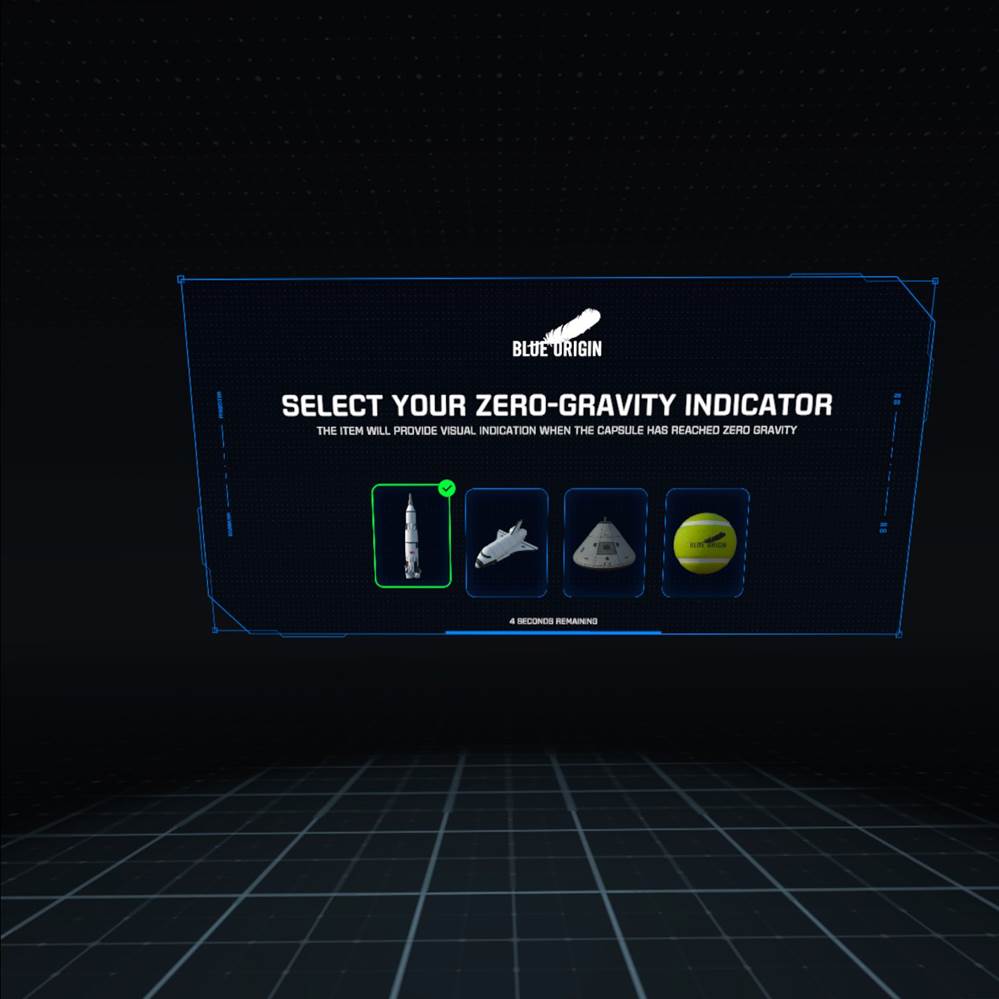Screen dimensions: 999x999
Task: Choose the space shuttle indicator
Action: [x=507, y=543]
